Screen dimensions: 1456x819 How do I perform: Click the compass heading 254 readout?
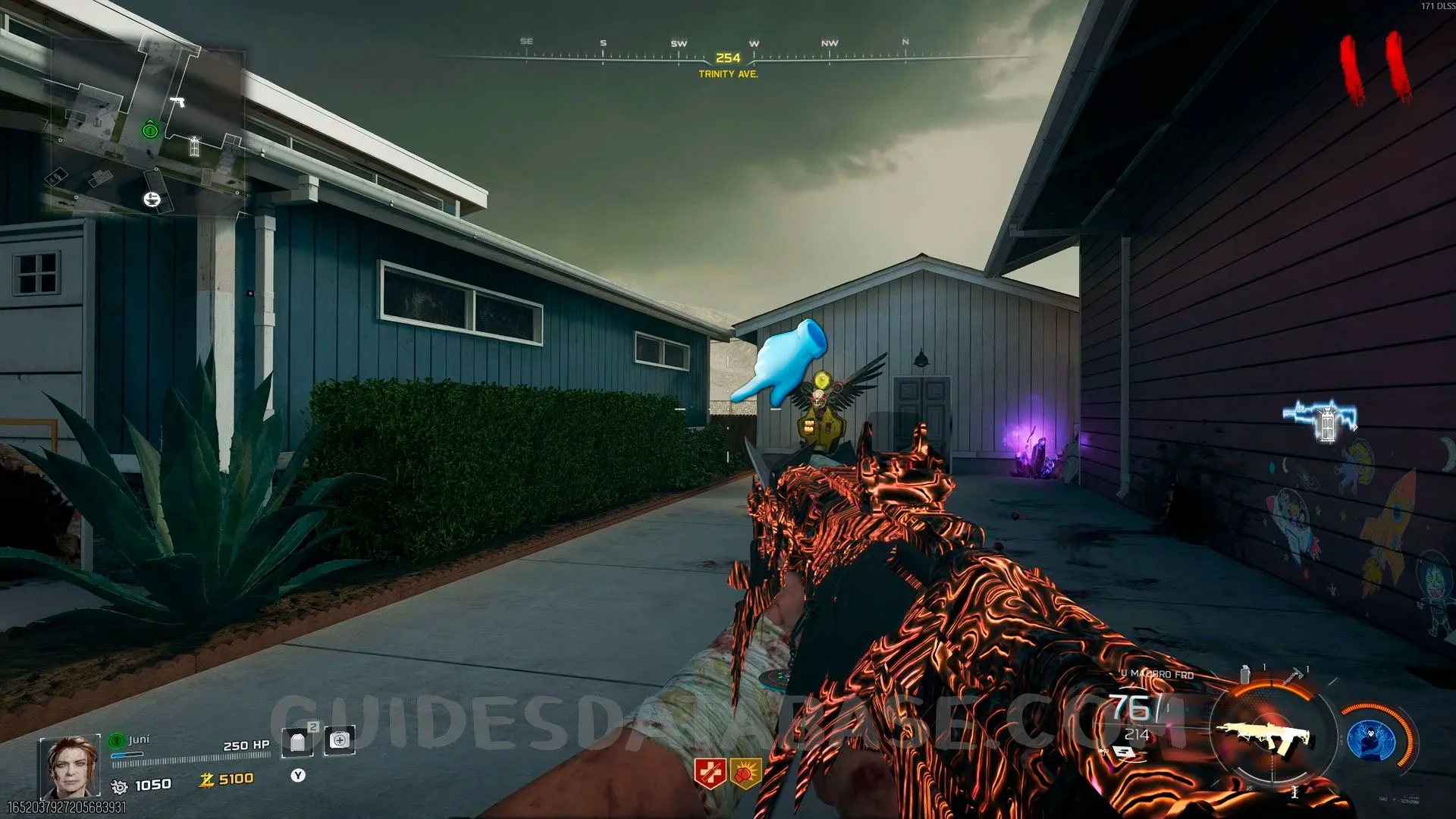pyautogui.click(x=727, y=58)
